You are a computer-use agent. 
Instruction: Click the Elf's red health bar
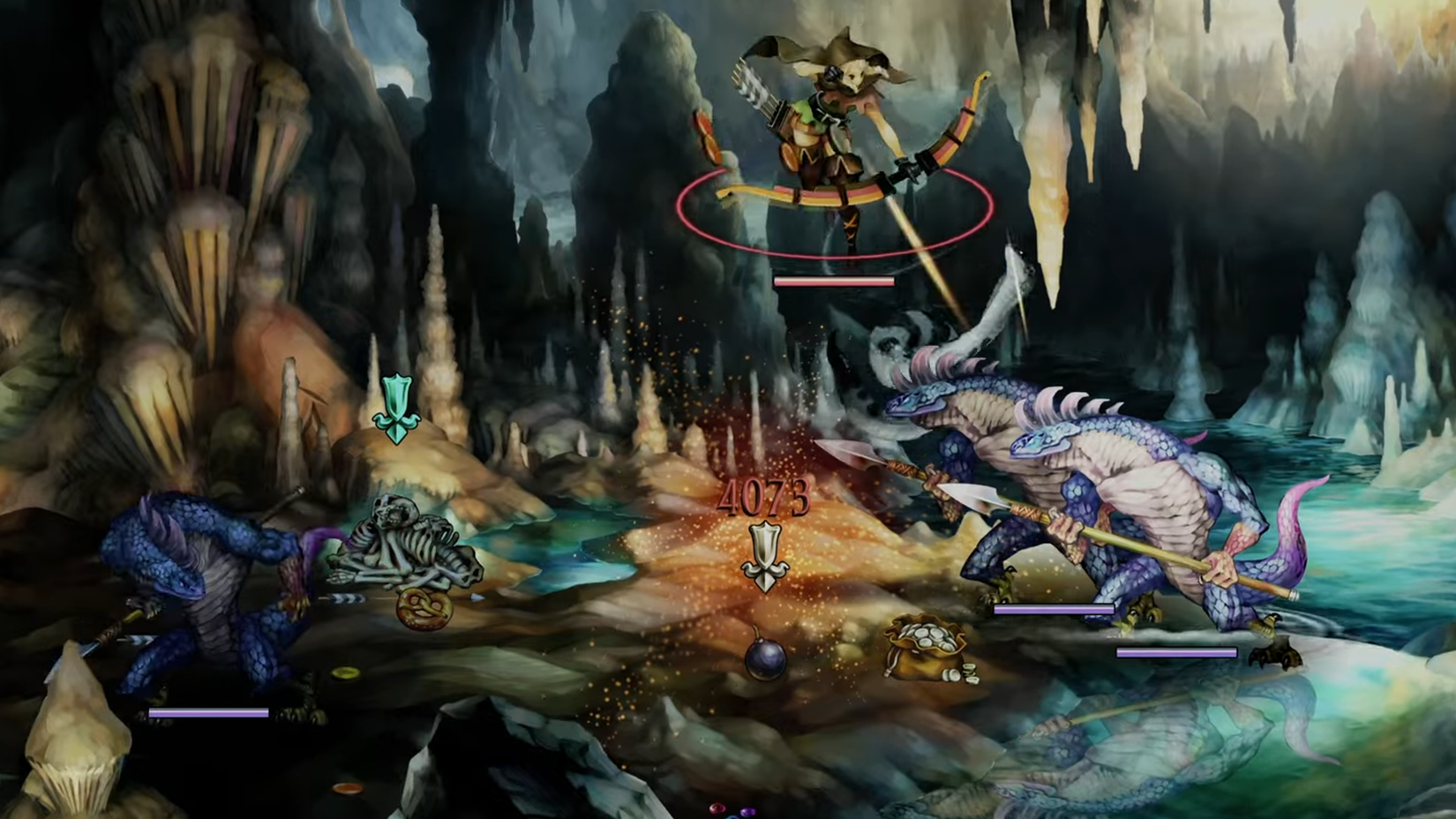click(x=834, y=280)
